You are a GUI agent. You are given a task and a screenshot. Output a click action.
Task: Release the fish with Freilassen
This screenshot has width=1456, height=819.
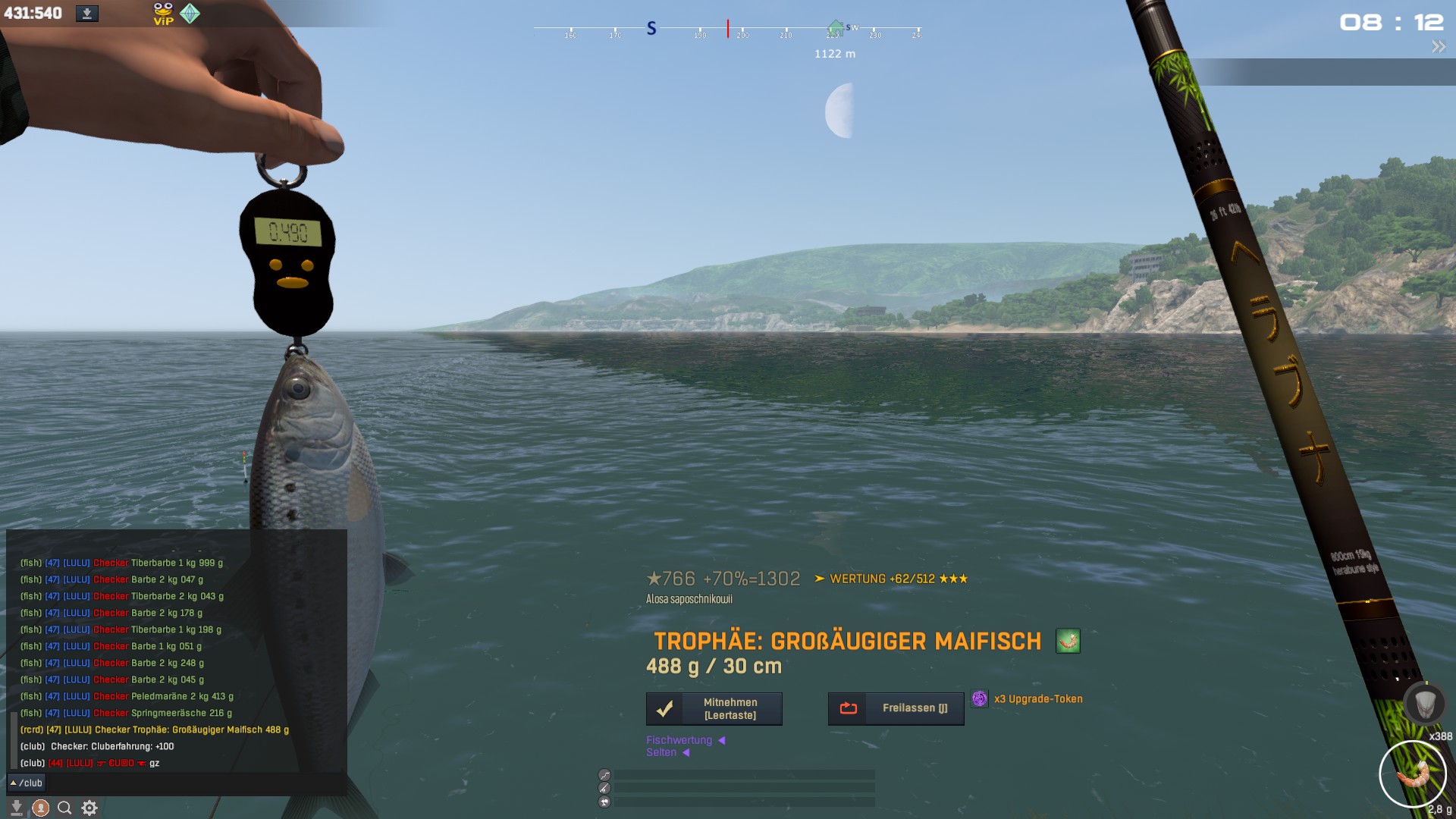[x=896, y=708]
